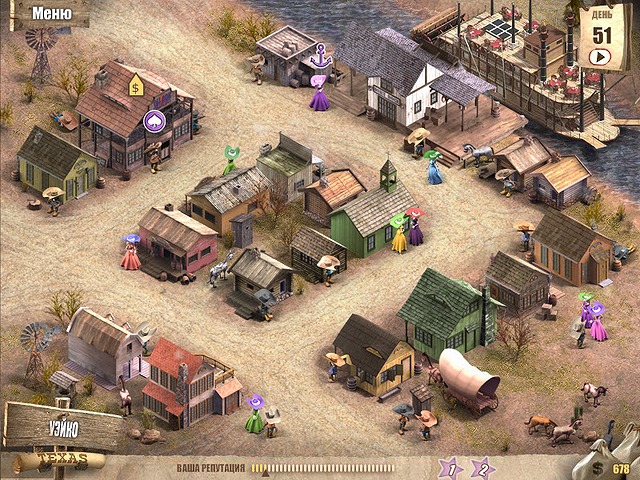The width and height of the screenshot is (640, 480).
Task: Click the dollar marker above the saloon
Action: click(136, 89)
